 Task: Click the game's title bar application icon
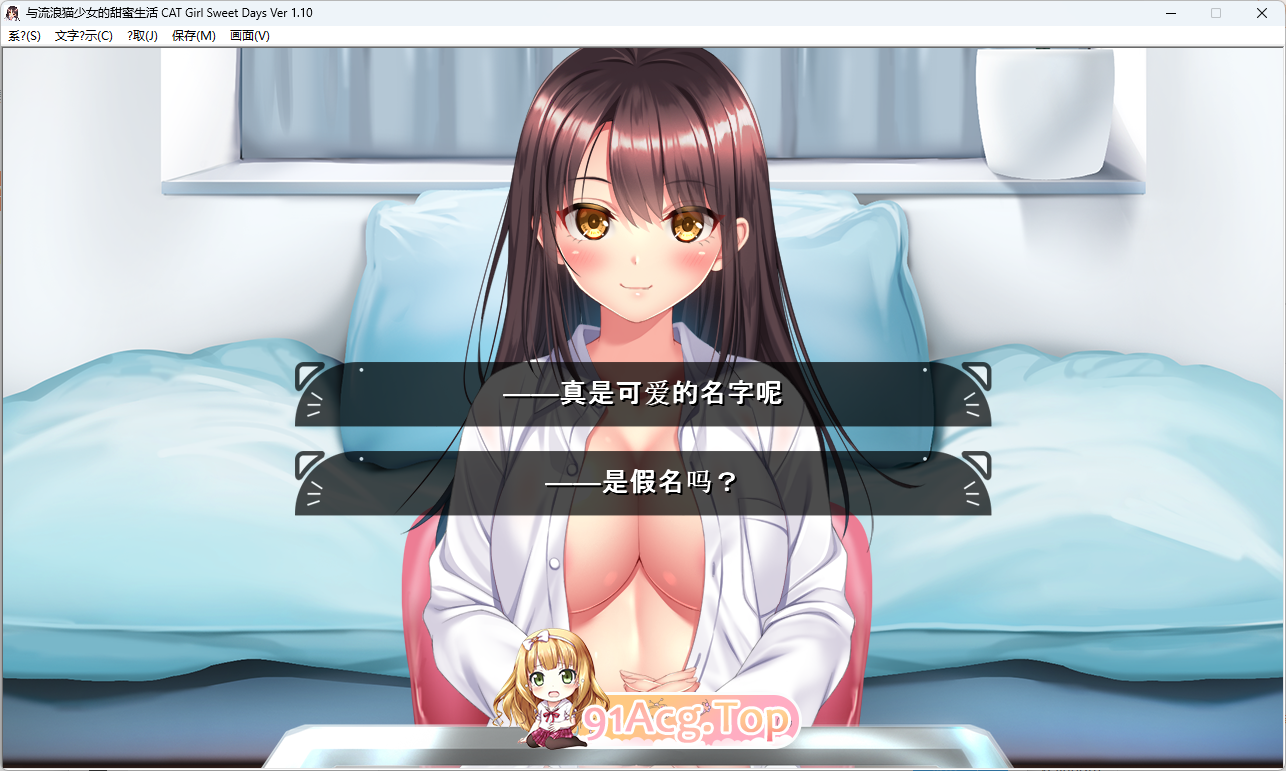tap(12, 13)
